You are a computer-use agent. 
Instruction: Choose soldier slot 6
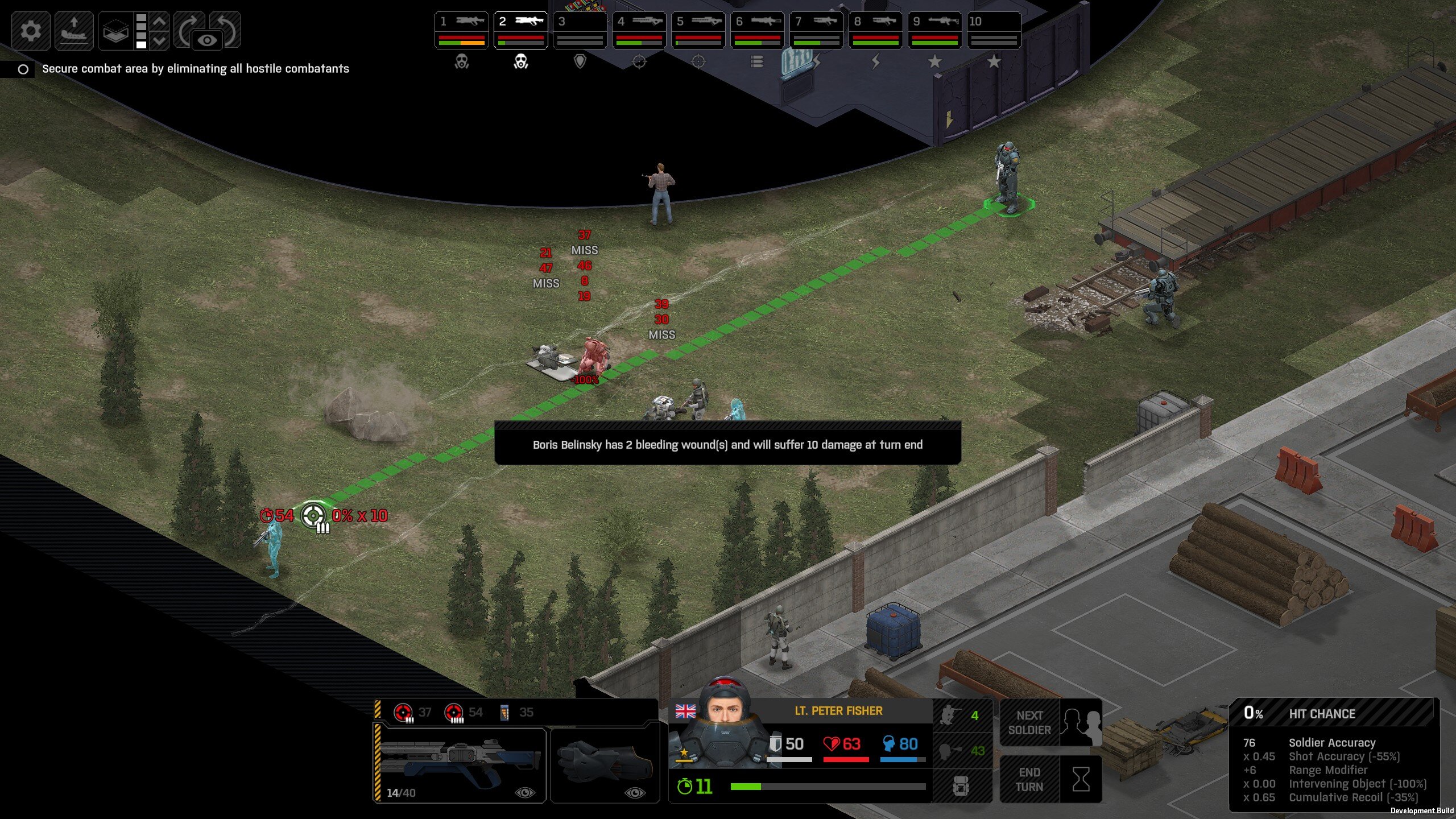(757, 31)
